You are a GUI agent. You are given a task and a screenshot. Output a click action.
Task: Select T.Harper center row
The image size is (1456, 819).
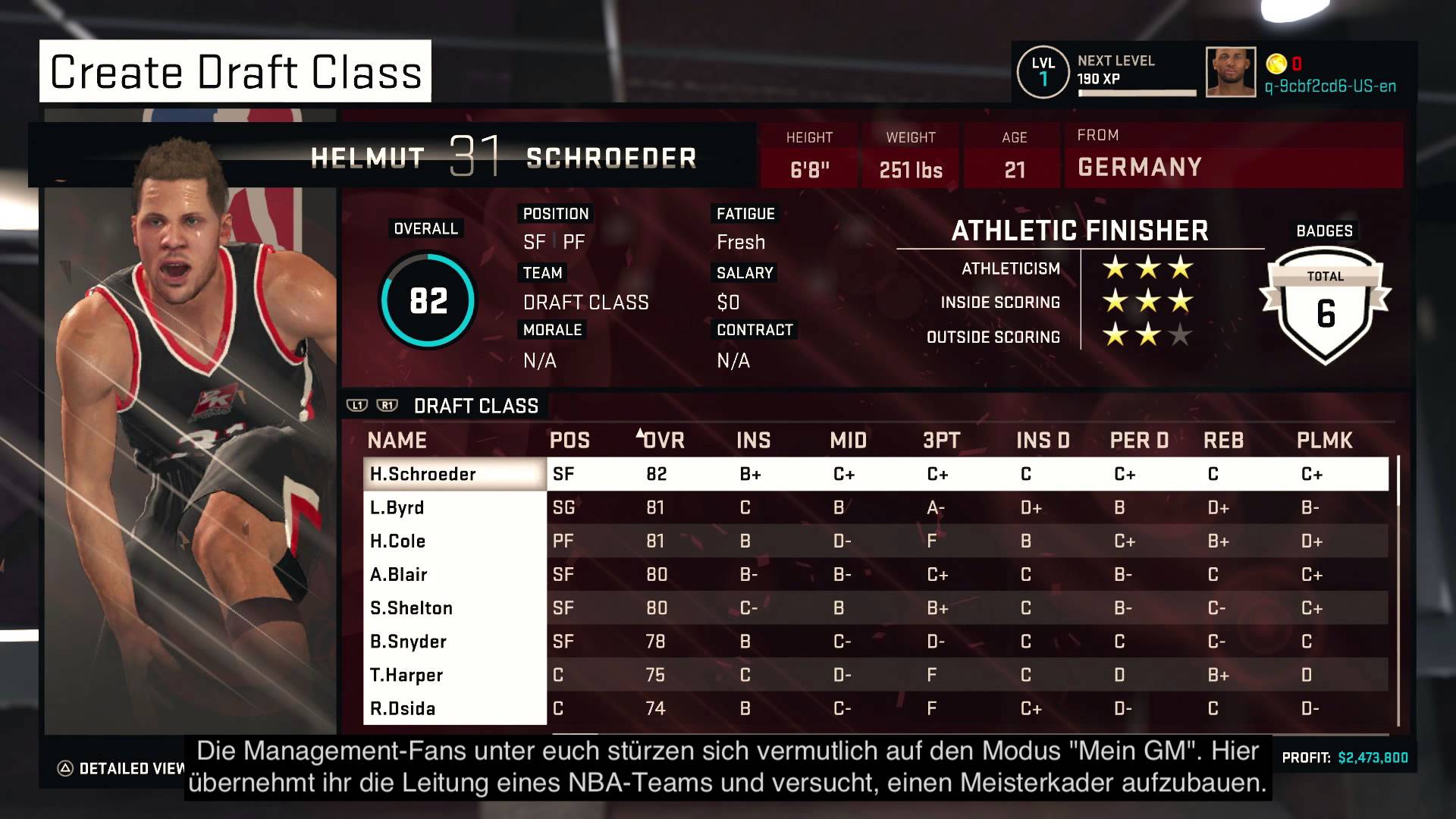click(x=455, y=675)
